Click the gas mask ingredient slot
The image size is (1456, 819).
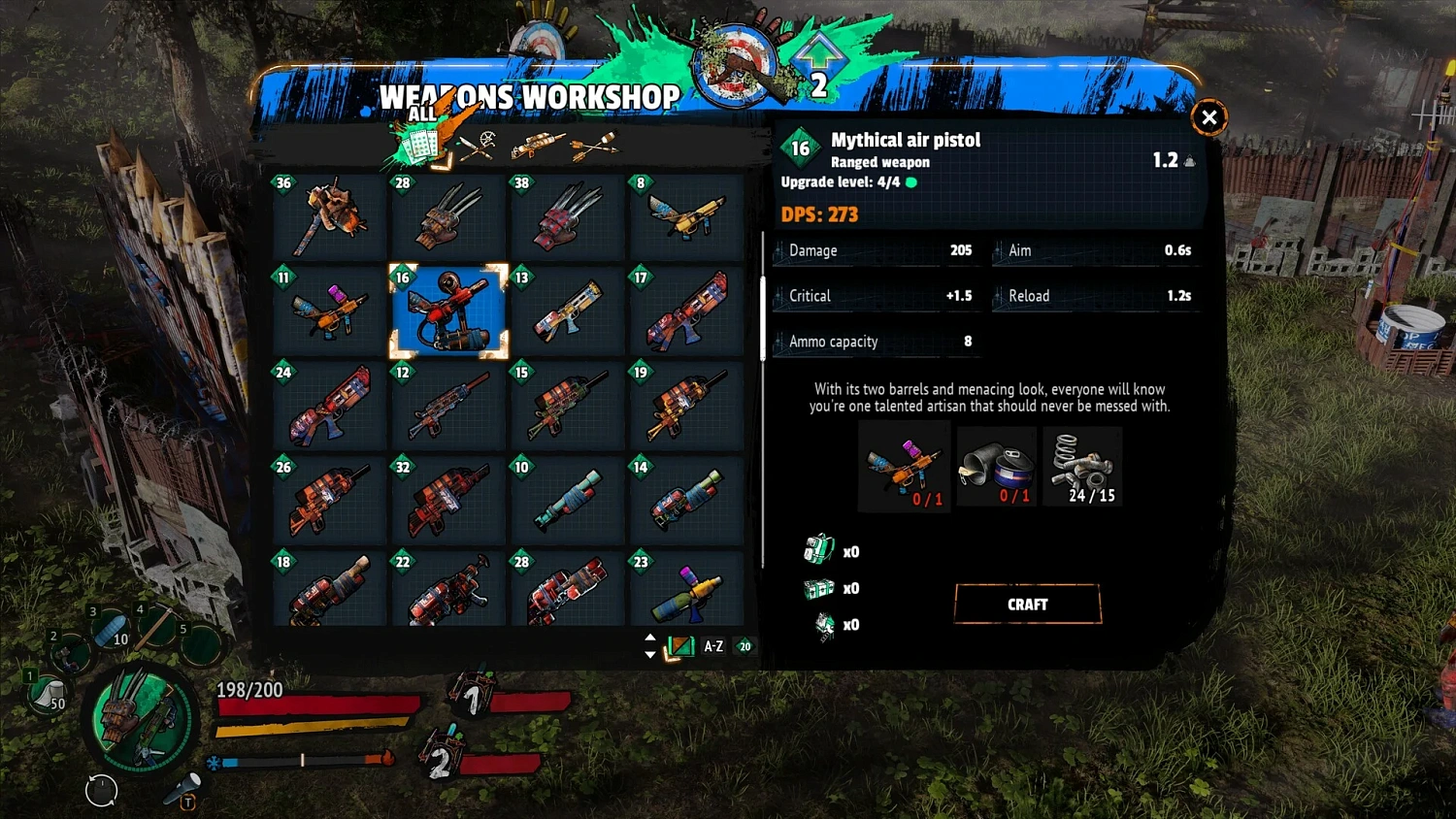point(997,467)
